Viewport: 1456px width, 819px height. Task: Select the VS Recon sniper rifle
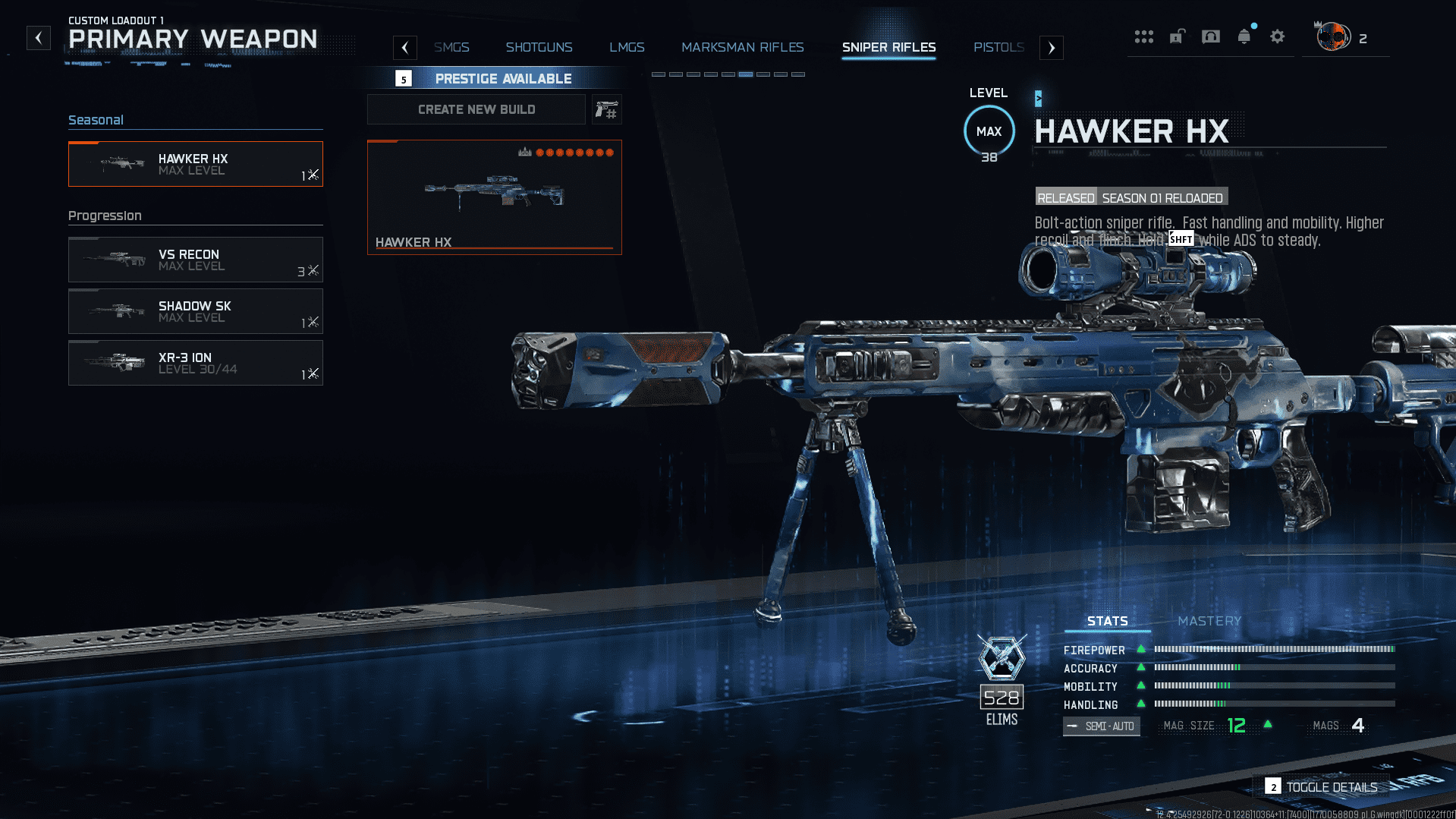[196, 260]
